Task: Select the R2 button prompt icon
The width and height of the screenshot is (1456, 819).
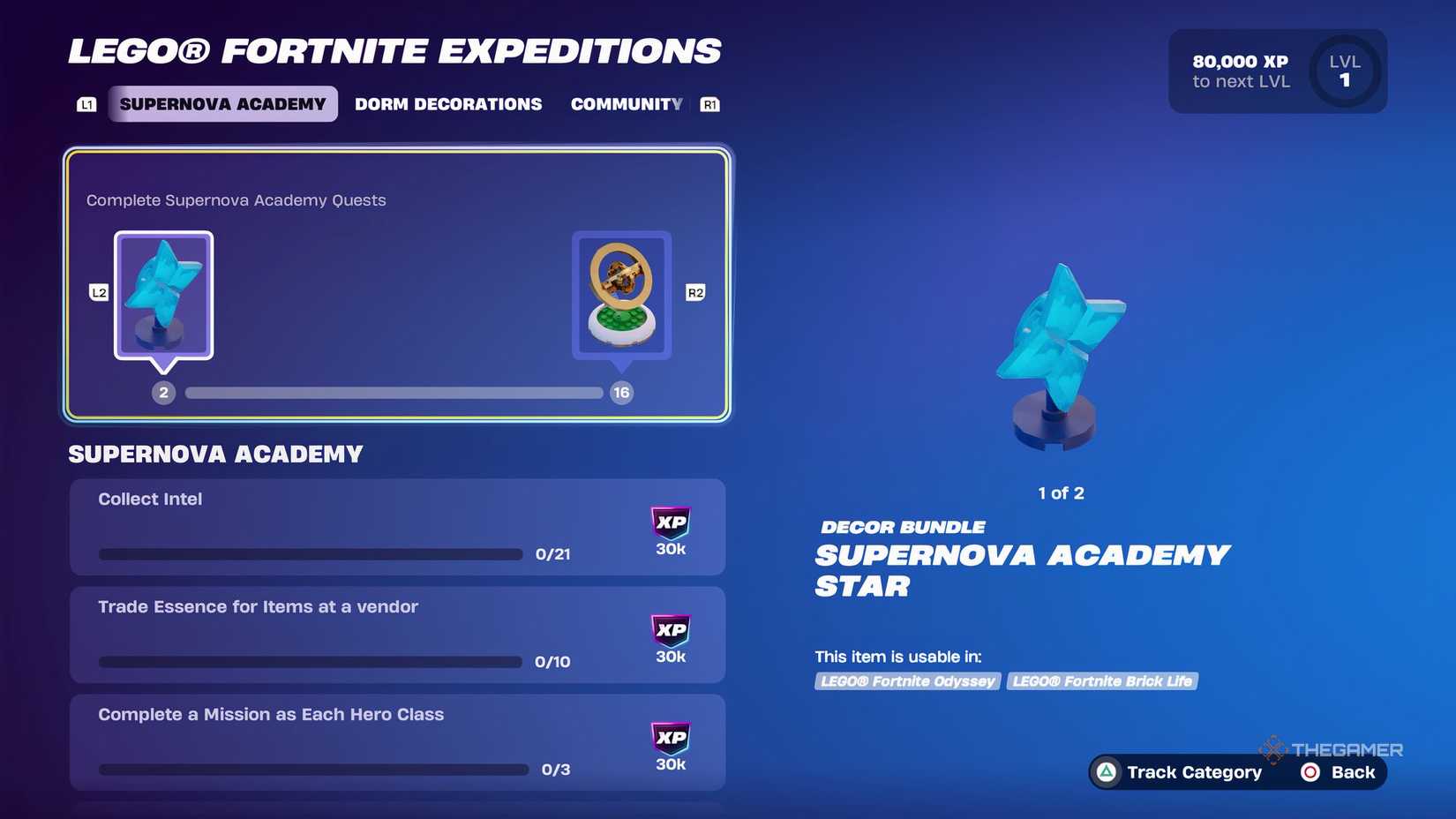Action: 695,292
